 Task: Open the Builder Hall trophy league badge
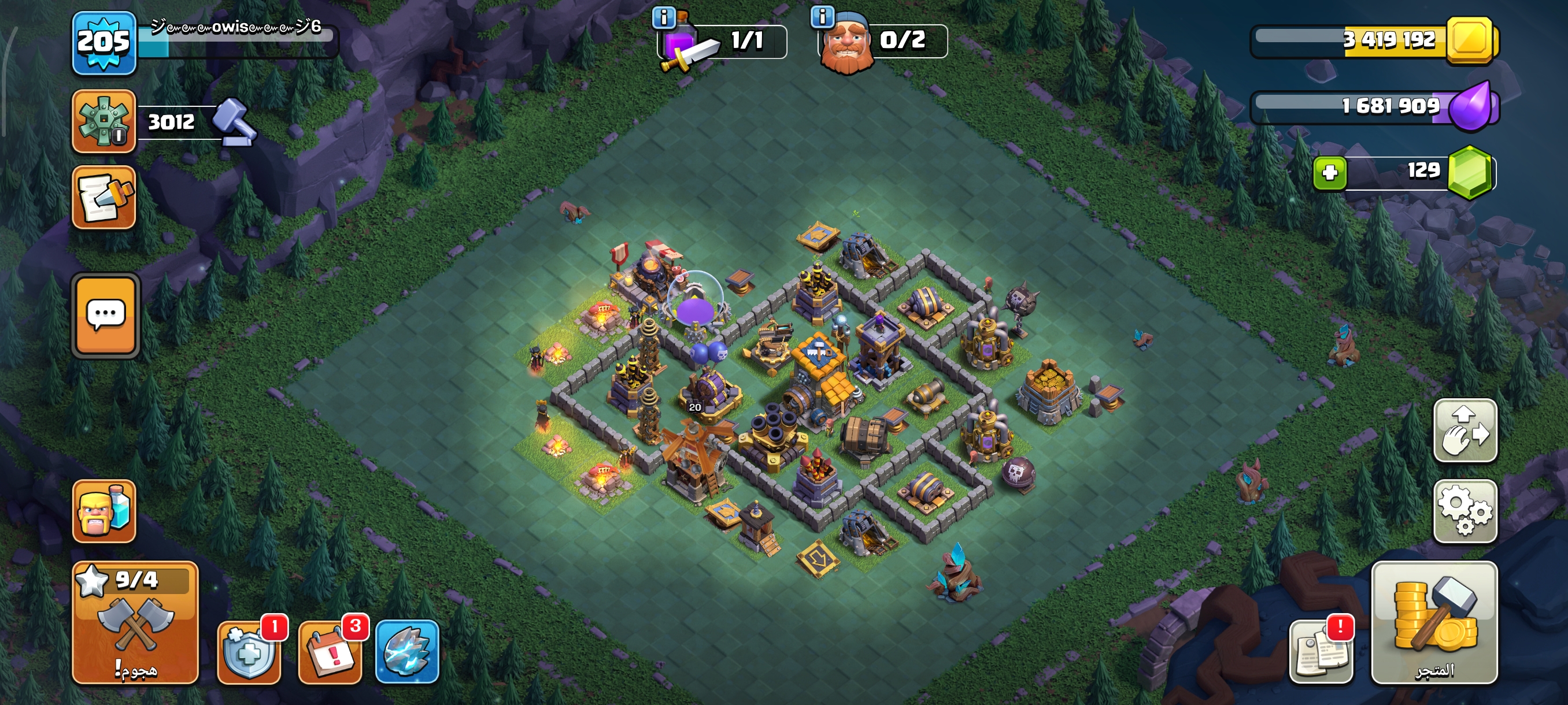coord(103,121)
